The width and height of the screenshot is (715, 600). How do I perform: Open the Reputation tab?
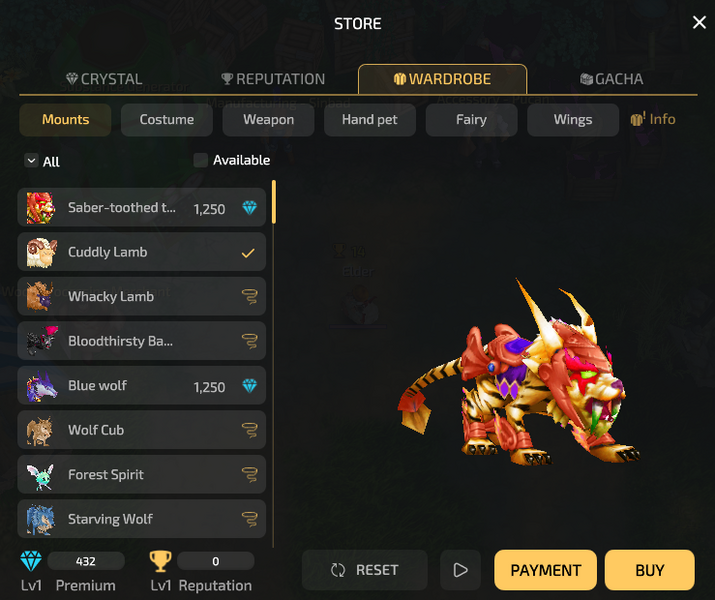pos(273,79)
